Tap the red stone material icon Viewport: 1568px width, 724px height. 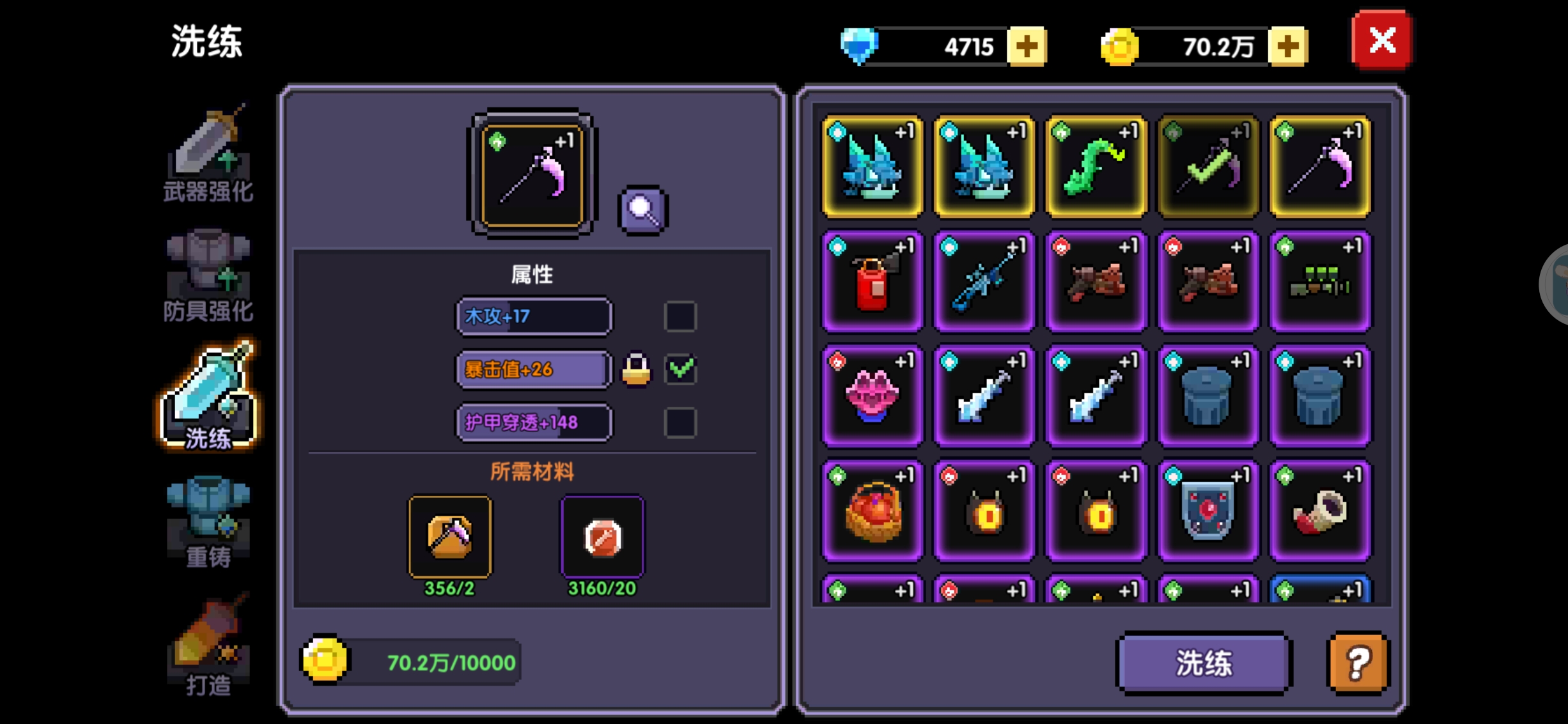click(x=602, y=537)
